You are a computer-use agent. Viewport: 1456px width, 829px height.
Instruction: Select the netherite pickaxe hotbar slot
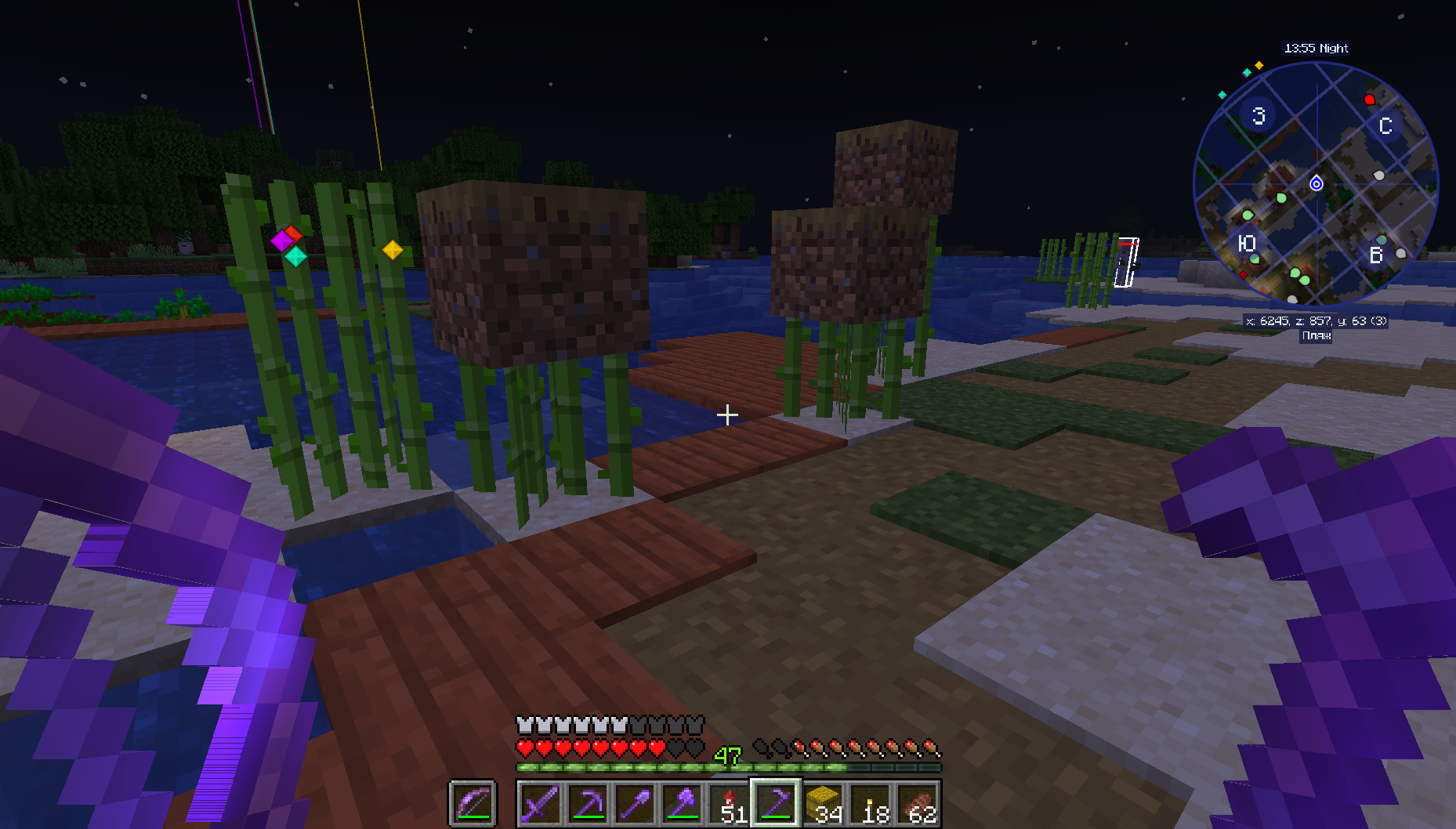pos(588,804)
